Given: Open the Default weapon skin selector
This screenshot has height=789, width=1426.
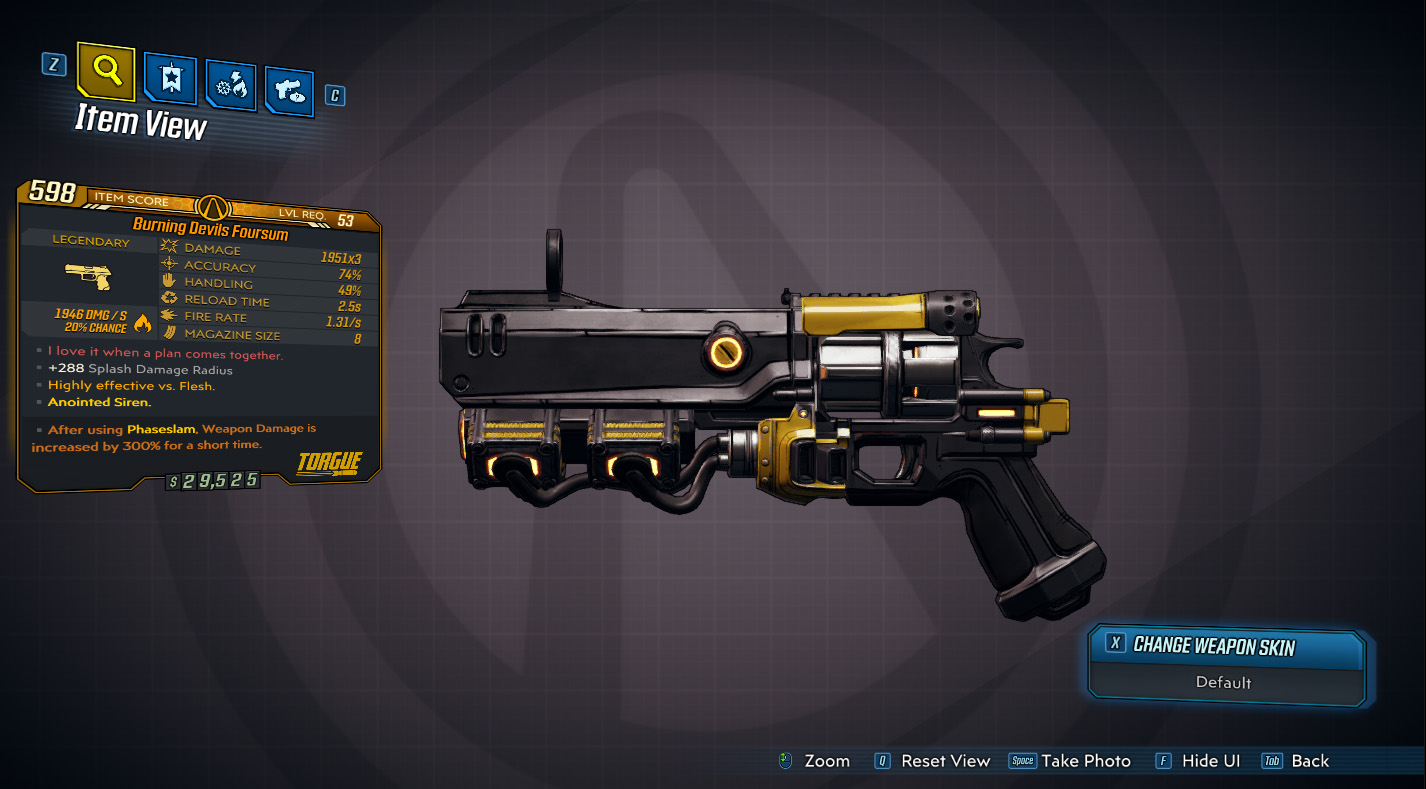Looking at the screenshot, I should pyautogui.click(x=1224, y=684).
